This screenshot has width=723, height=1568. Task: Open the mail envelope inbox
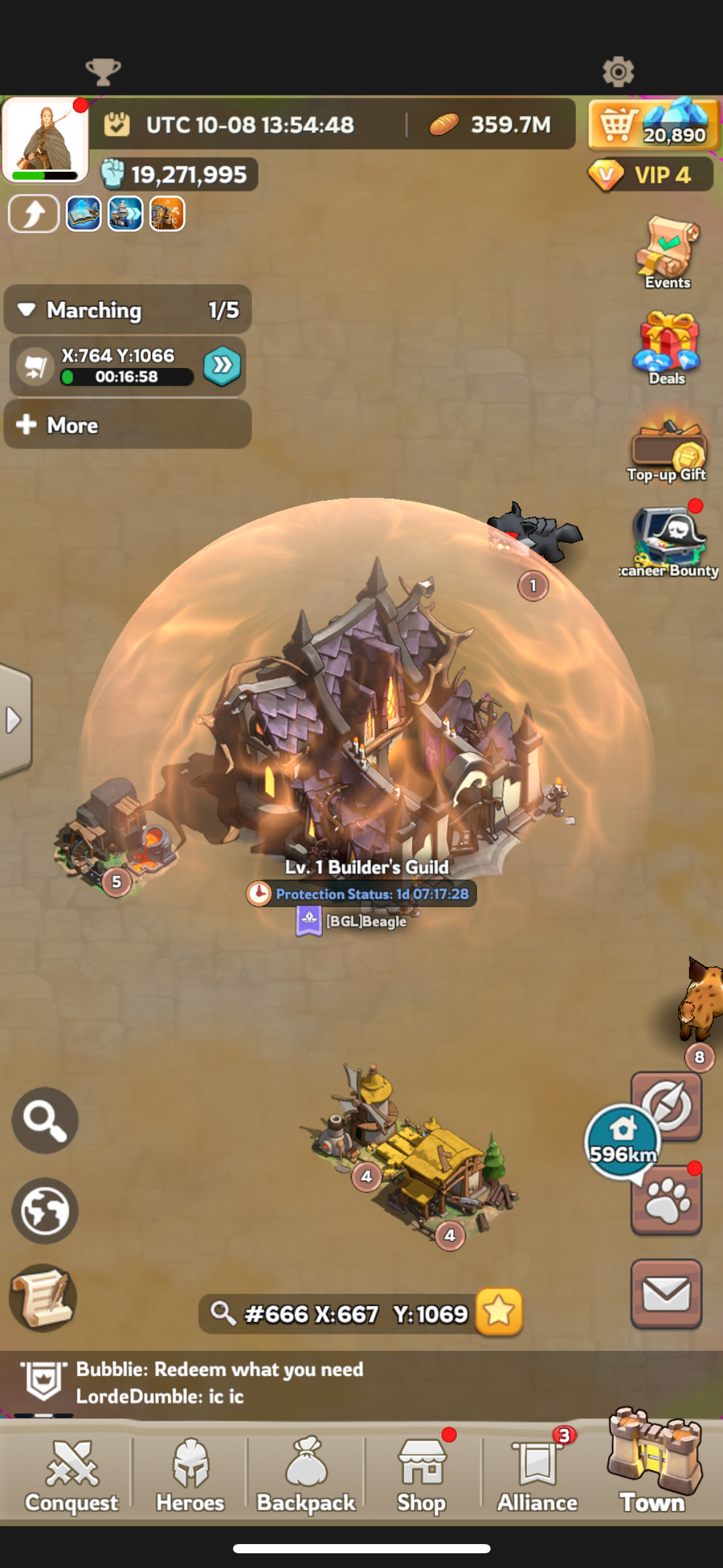coord(666,1294)
